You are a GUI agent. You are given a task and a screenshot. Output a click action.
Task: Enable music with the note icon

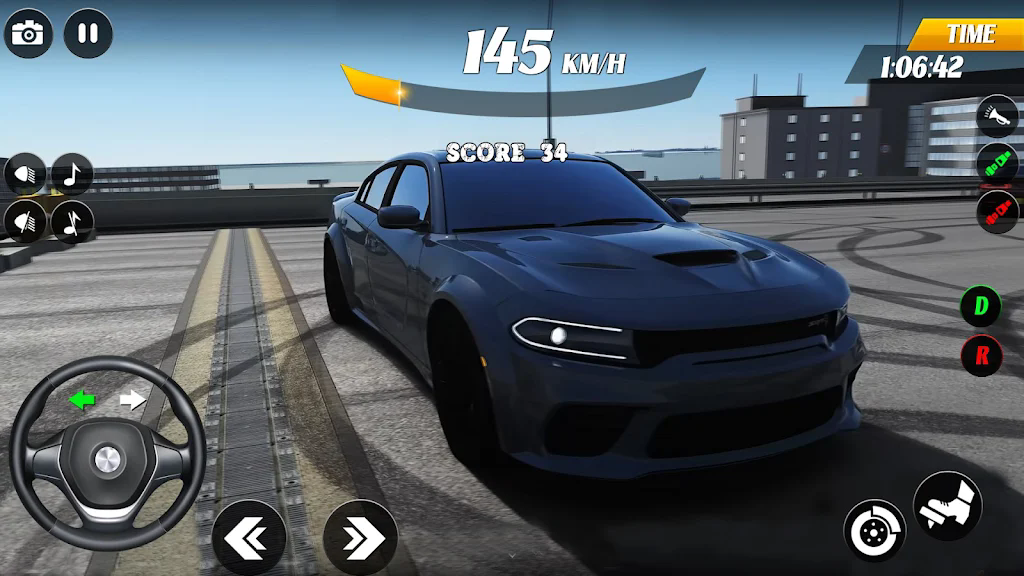pos(72,174)
